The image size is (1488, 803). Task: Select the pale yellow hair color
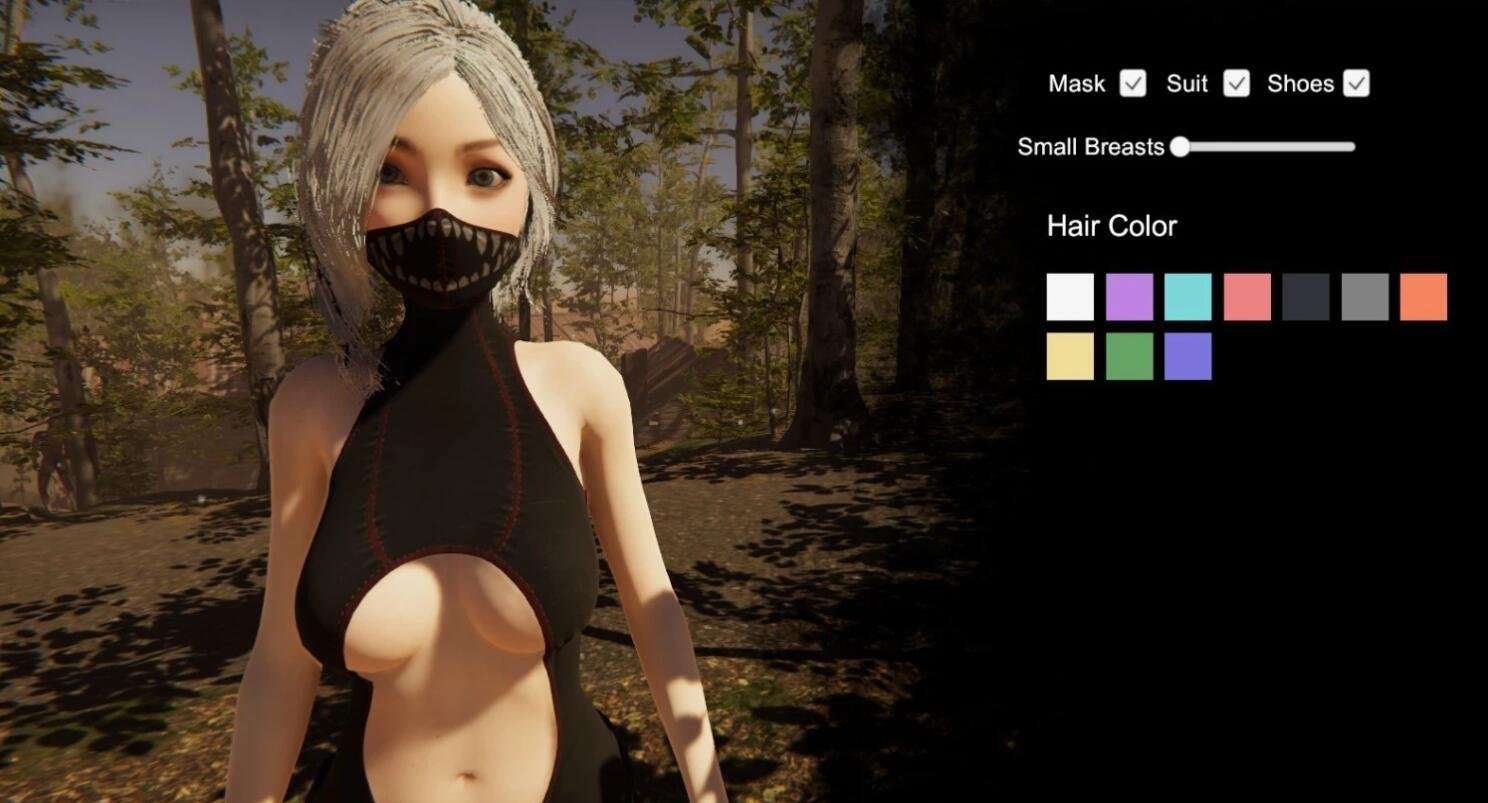pos(1069,356)
